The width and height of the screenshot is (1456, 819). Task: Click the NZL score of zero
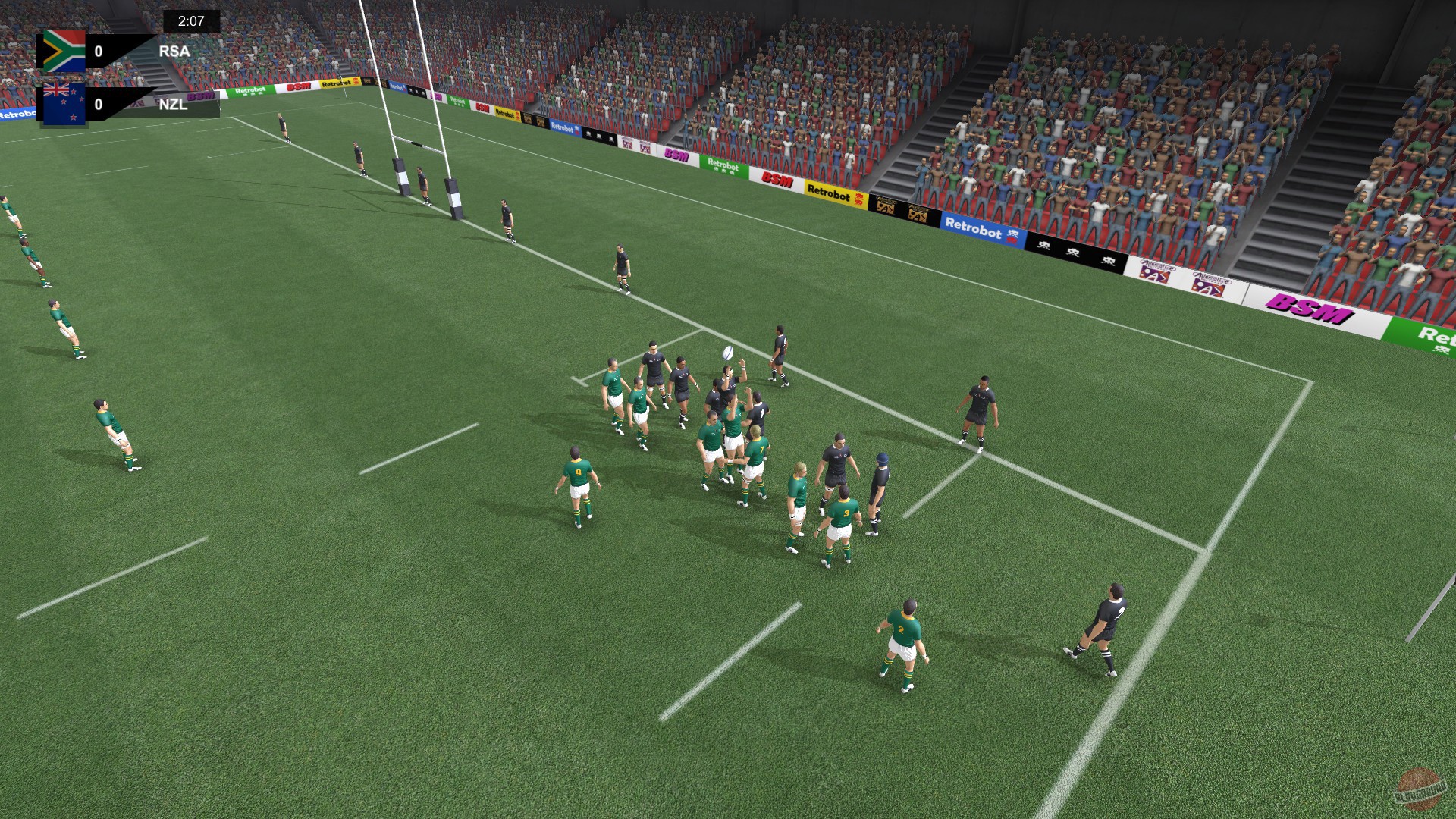[x=98, y=105]
